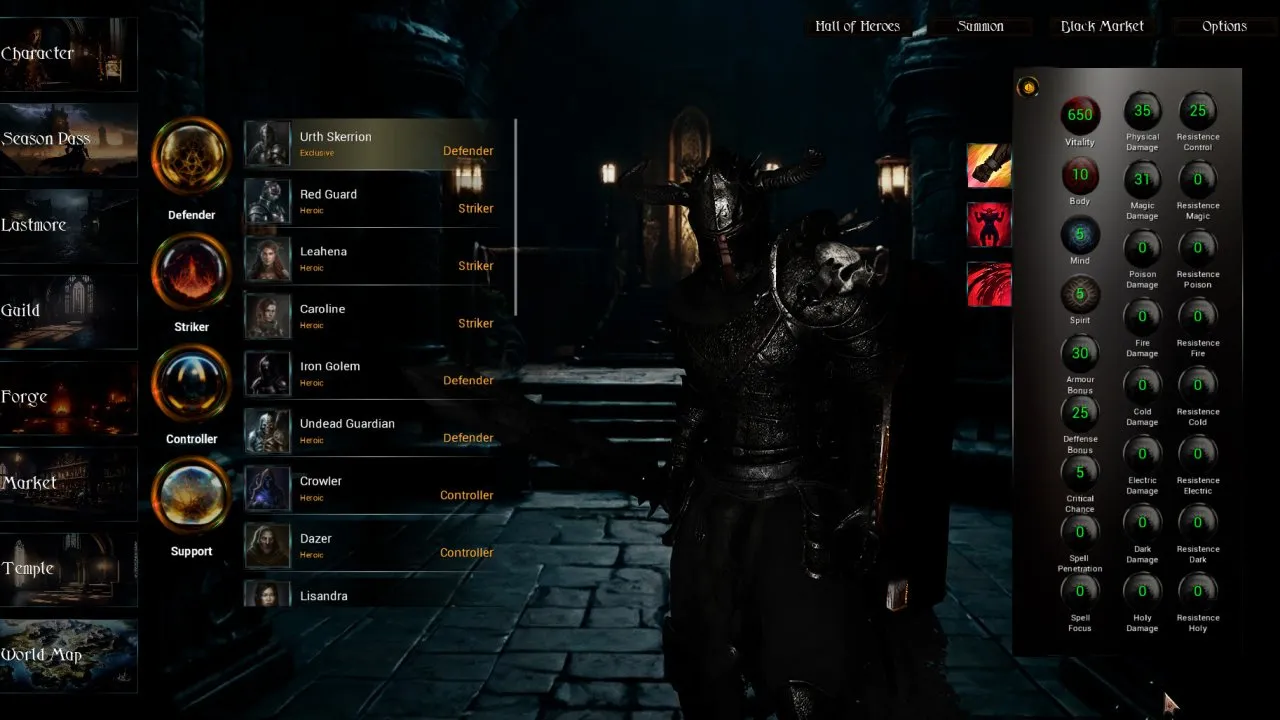Image resolution: width=1280 pixels, height=720 pixels.
Task: Go to the Guild menu
Action: coord(68,312)
